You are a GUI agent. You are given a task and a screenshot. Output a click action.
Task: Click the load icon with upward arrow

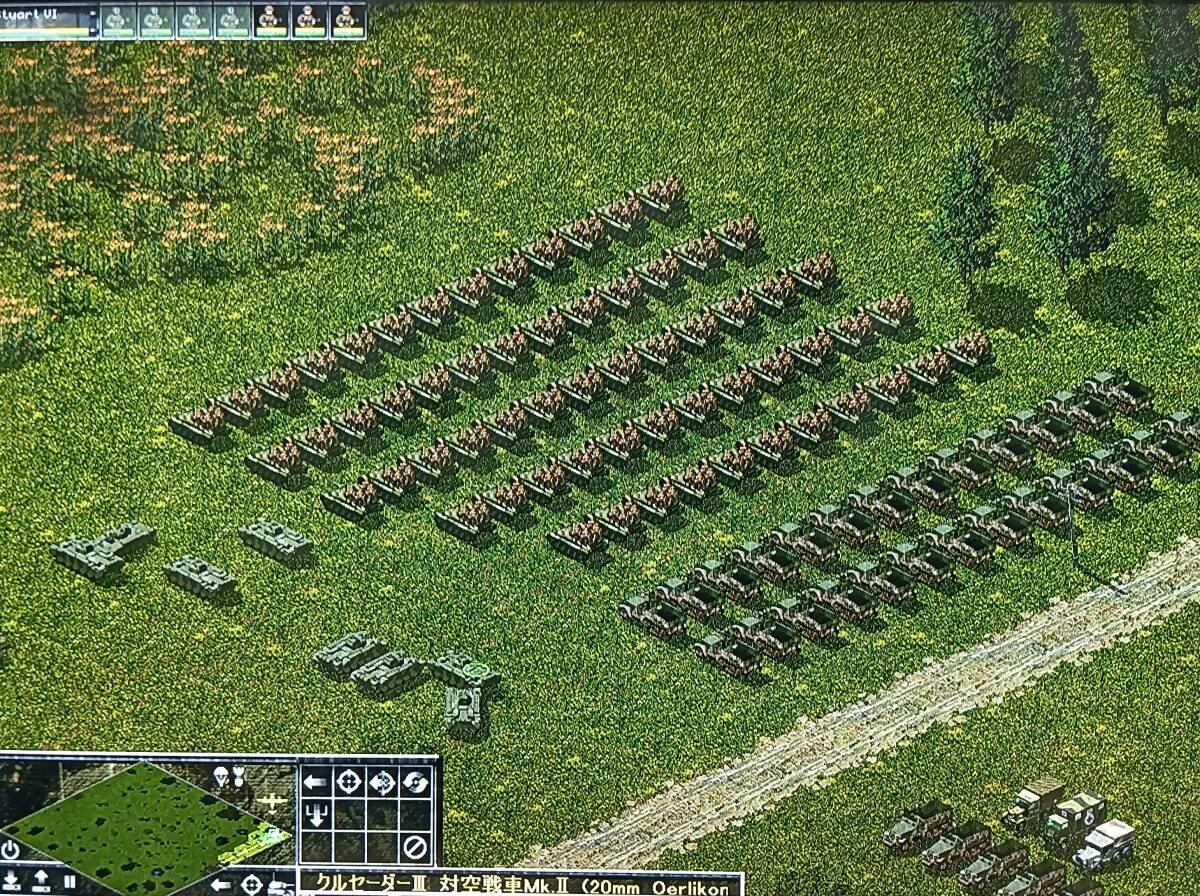coord(41,881)
